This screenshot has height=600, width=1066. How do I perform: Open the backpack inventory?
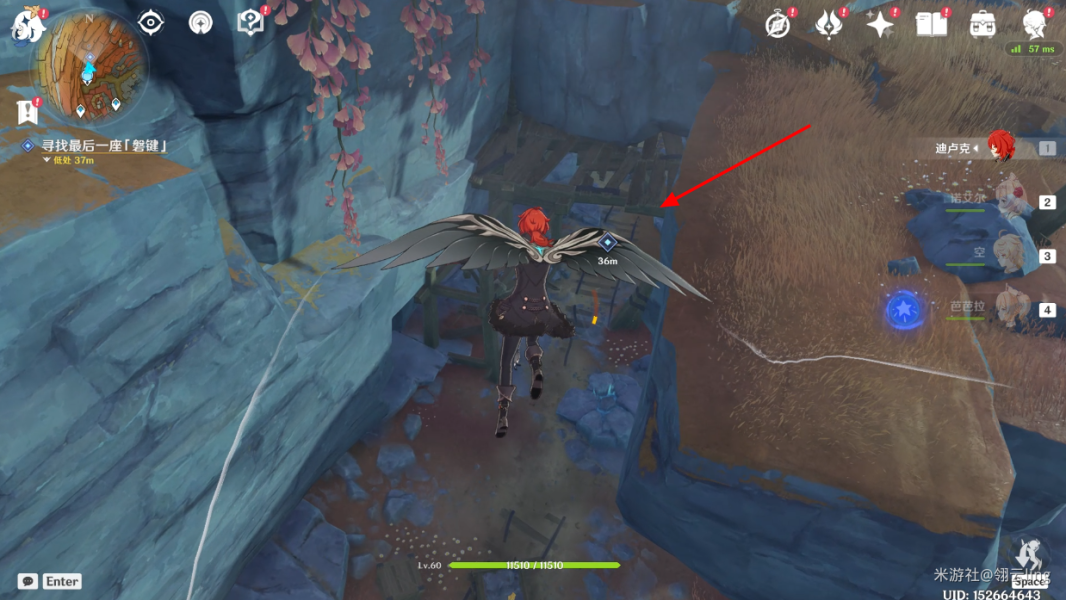[x=982, y=24]
